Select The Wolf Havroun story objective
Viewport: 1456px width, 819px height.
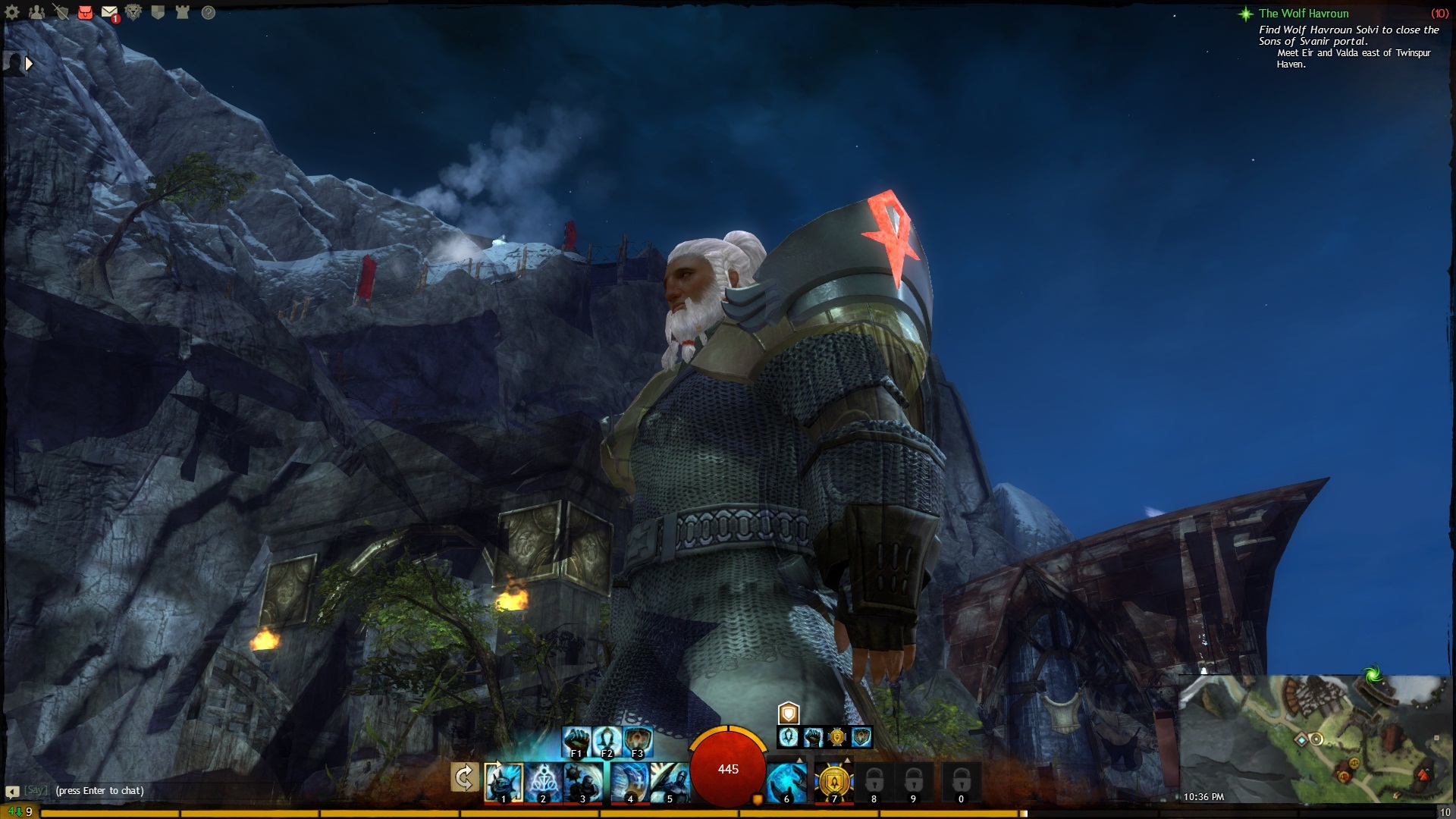[1304, 14]
